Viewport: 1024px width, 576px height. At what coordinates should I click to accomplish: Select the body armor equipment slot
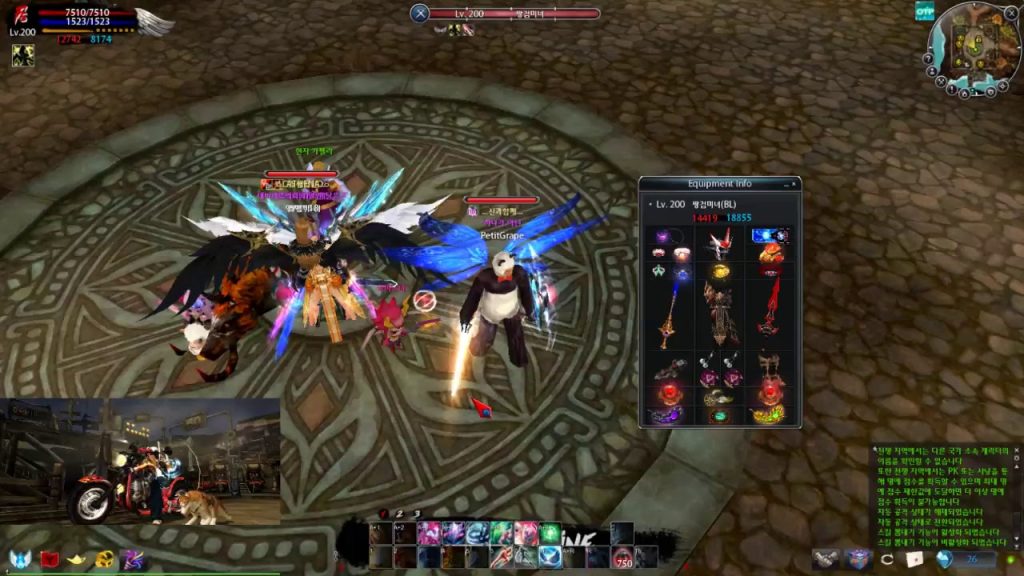tap(720, 310)
